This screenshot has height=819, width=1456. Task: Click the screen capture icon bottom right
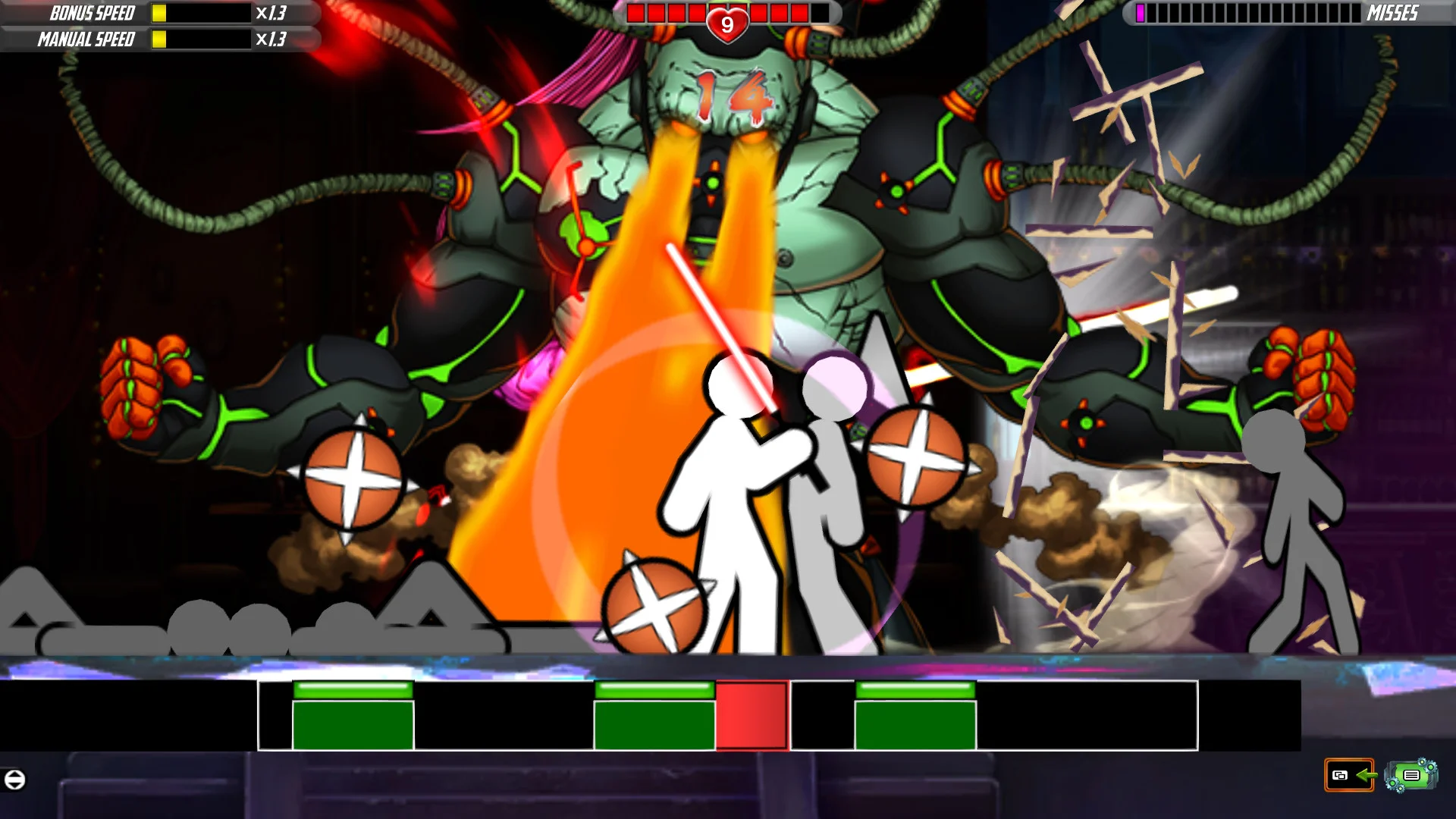tap(1341, 776)
